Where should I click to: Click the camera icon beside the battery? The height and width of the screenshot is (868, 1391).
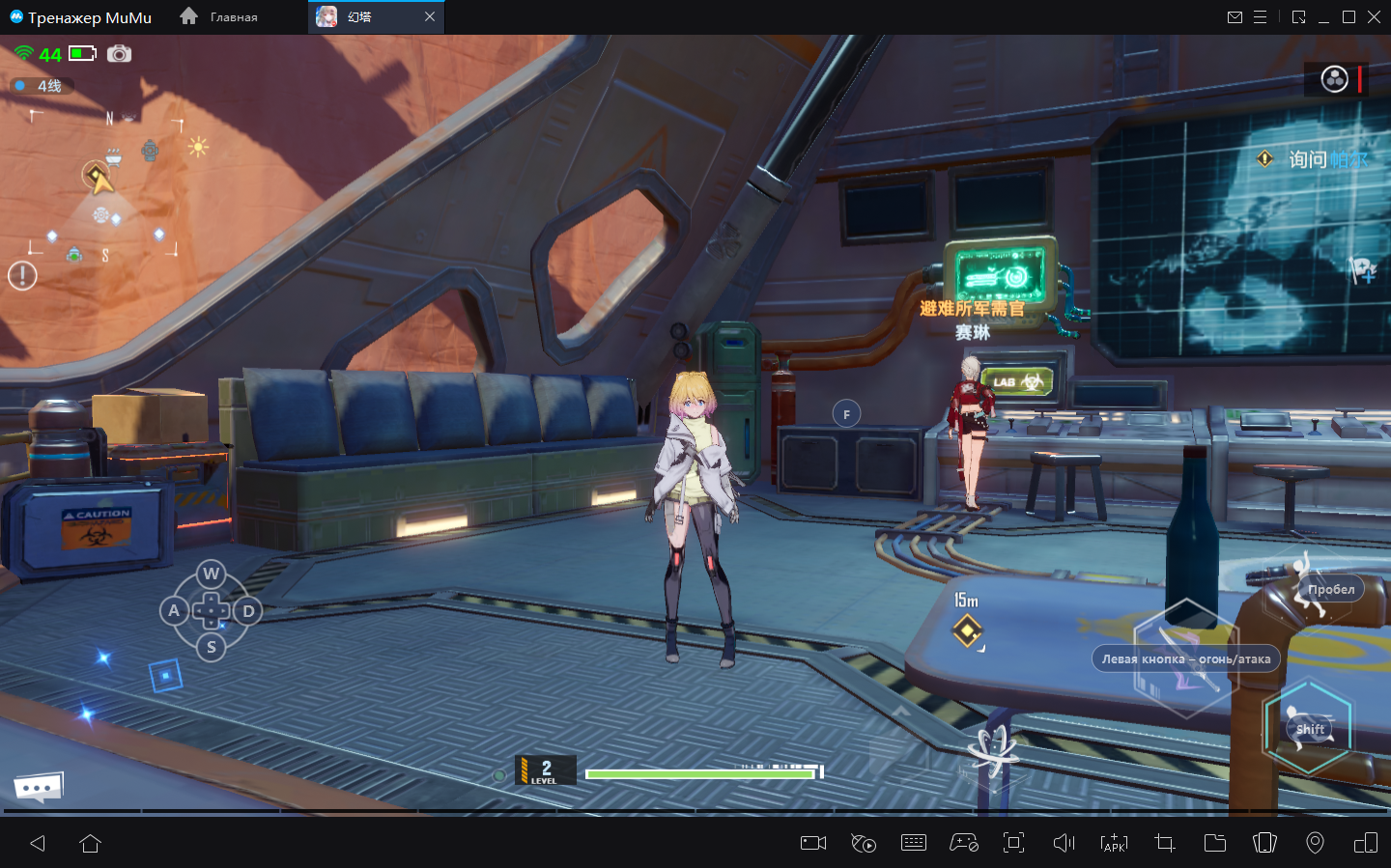tap(119, 54)
